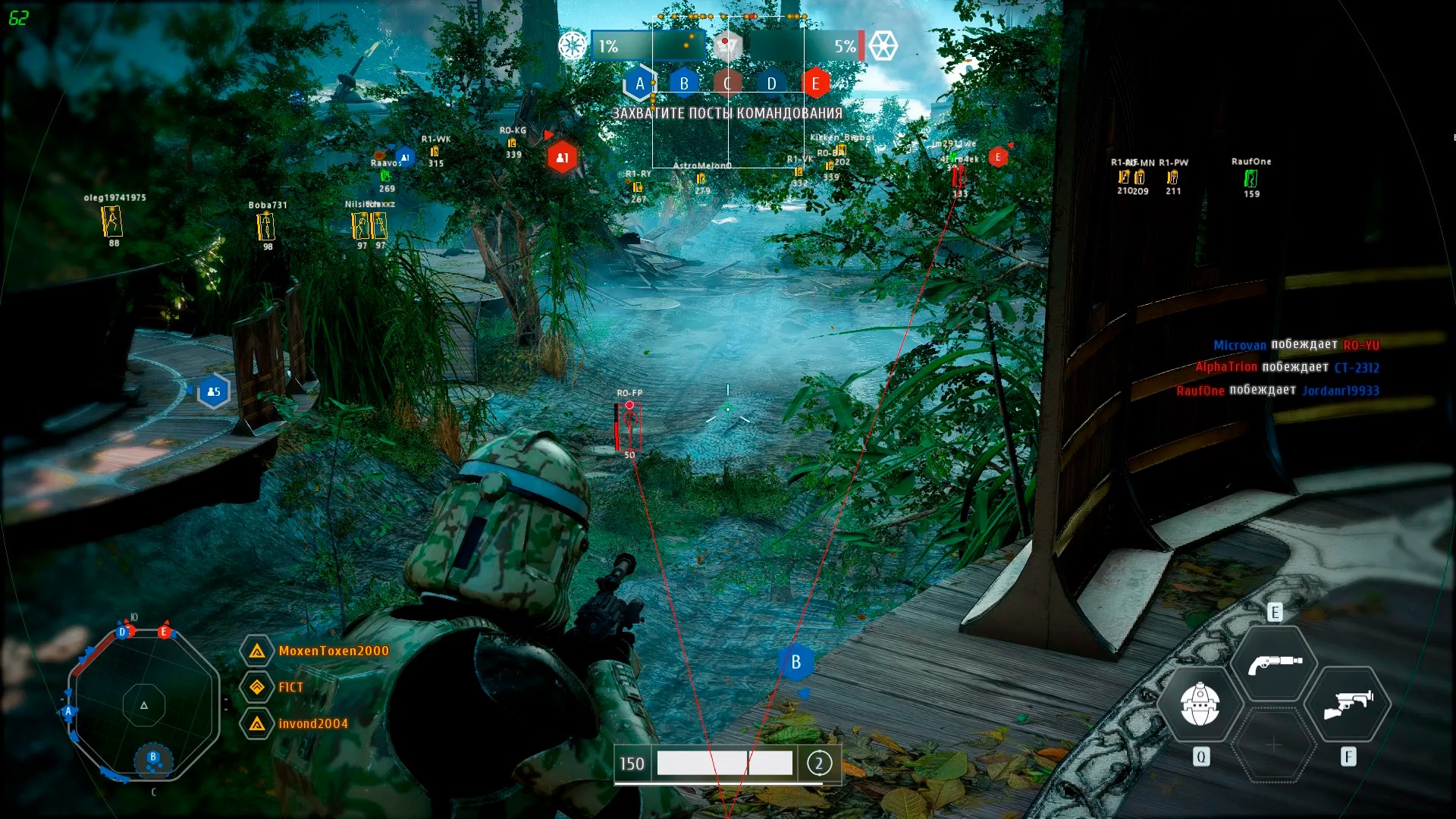
Task: Click the Republic faction emblem
Action: (573, 45)
